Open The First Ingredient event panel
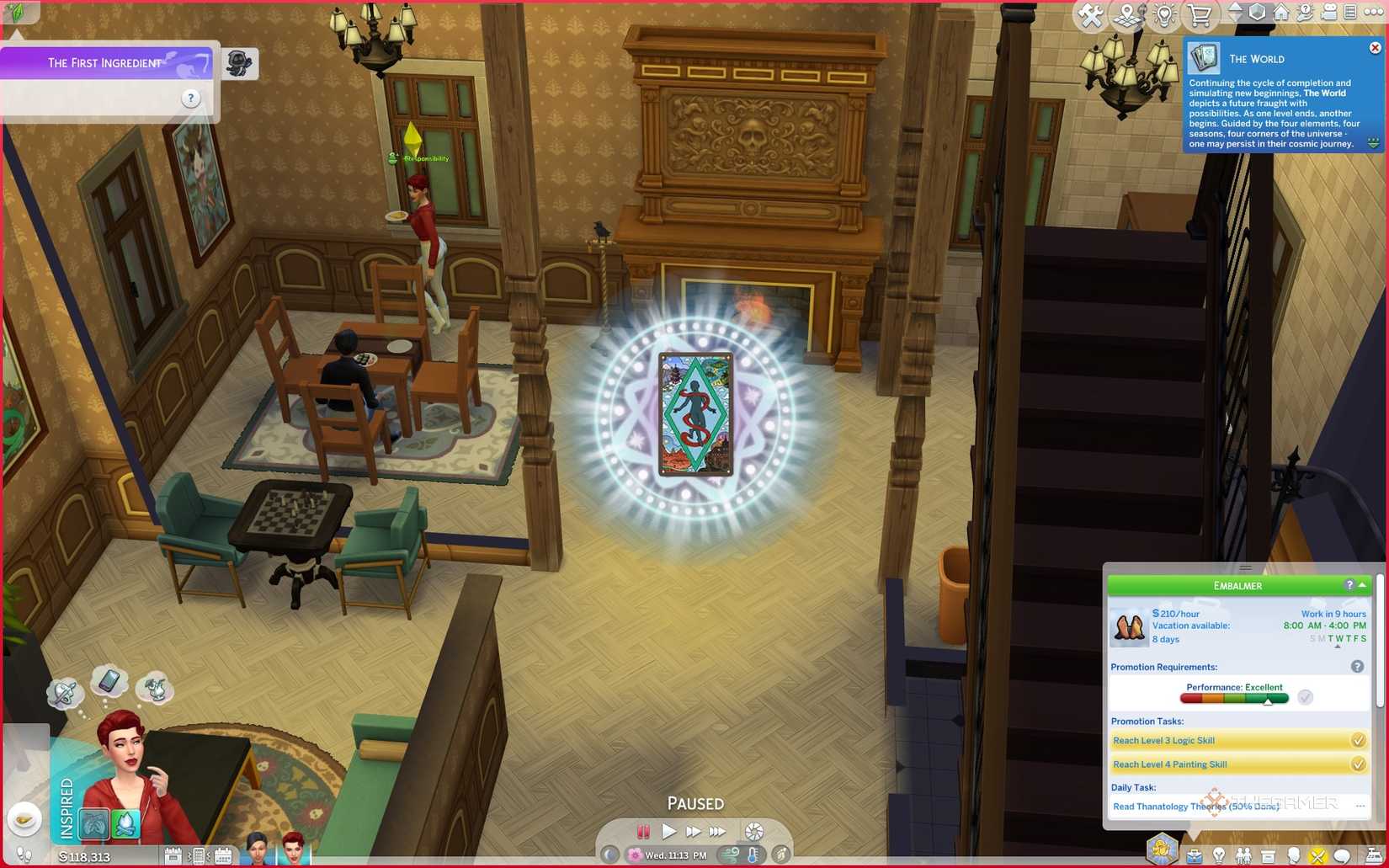This screenshot has width=1389, height=868. tap(105, 62)
